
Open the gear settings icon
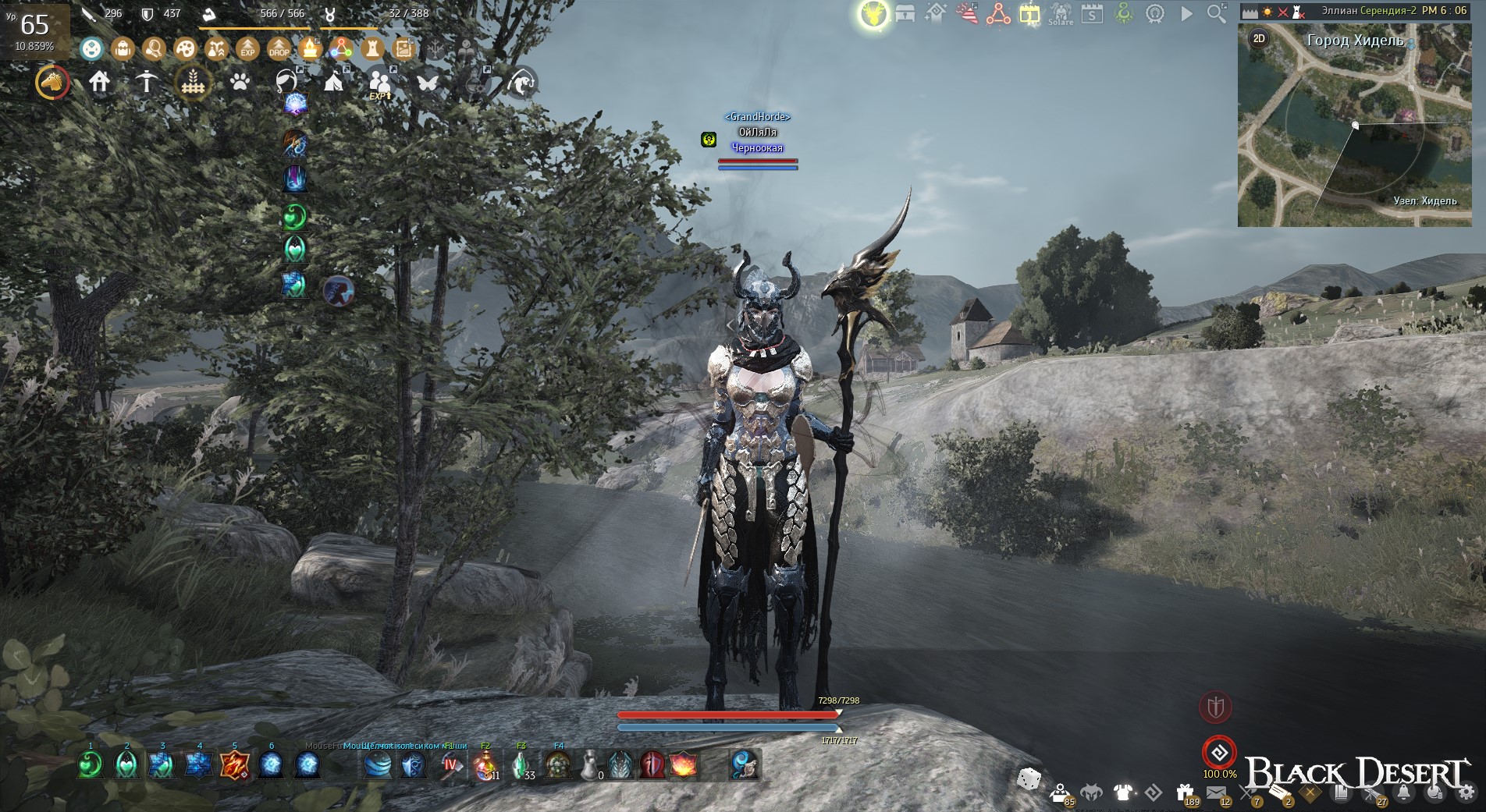tap(1466, 793)
